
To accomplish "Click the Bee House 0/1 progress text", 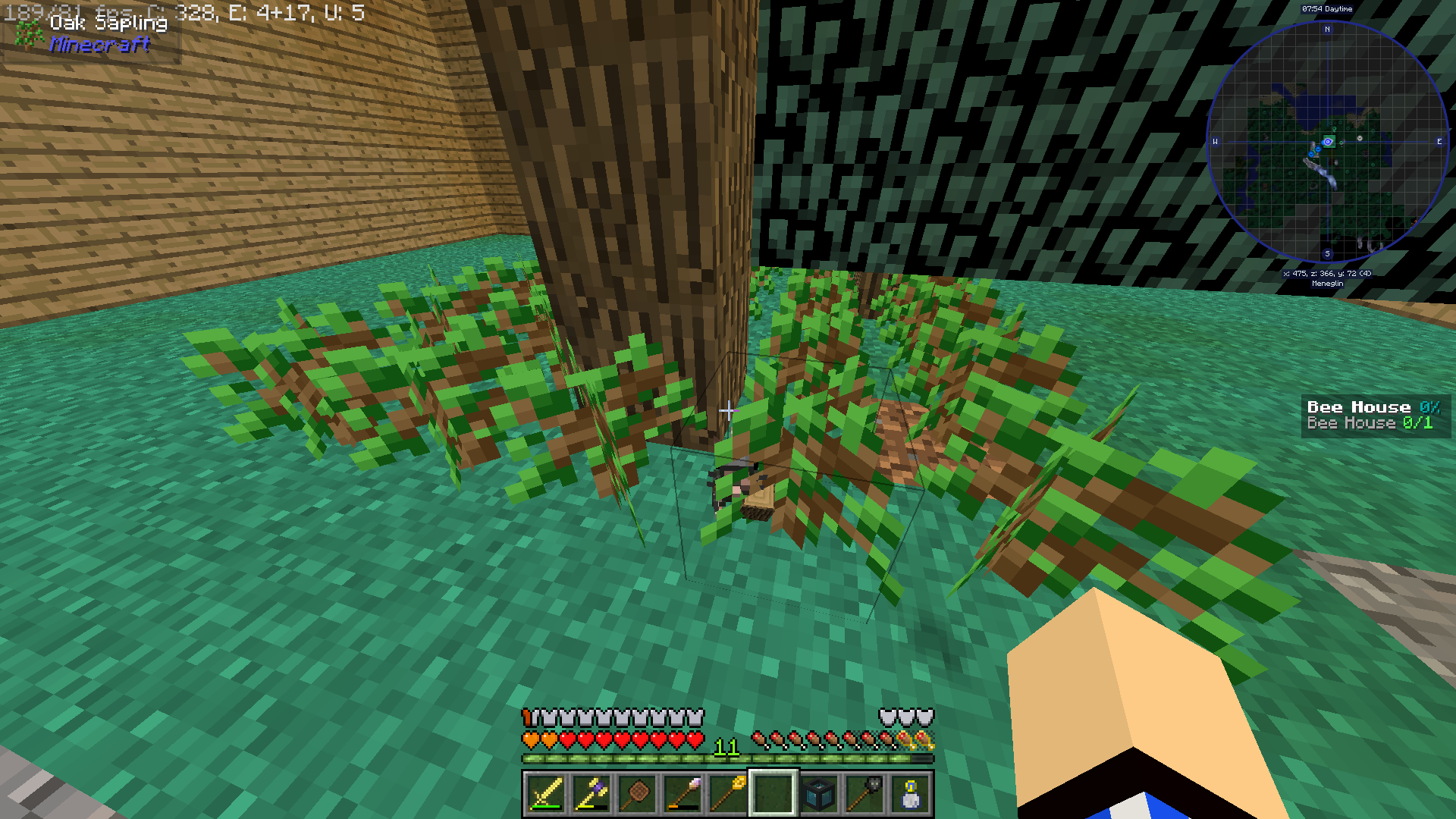I will click(1368, 424).
